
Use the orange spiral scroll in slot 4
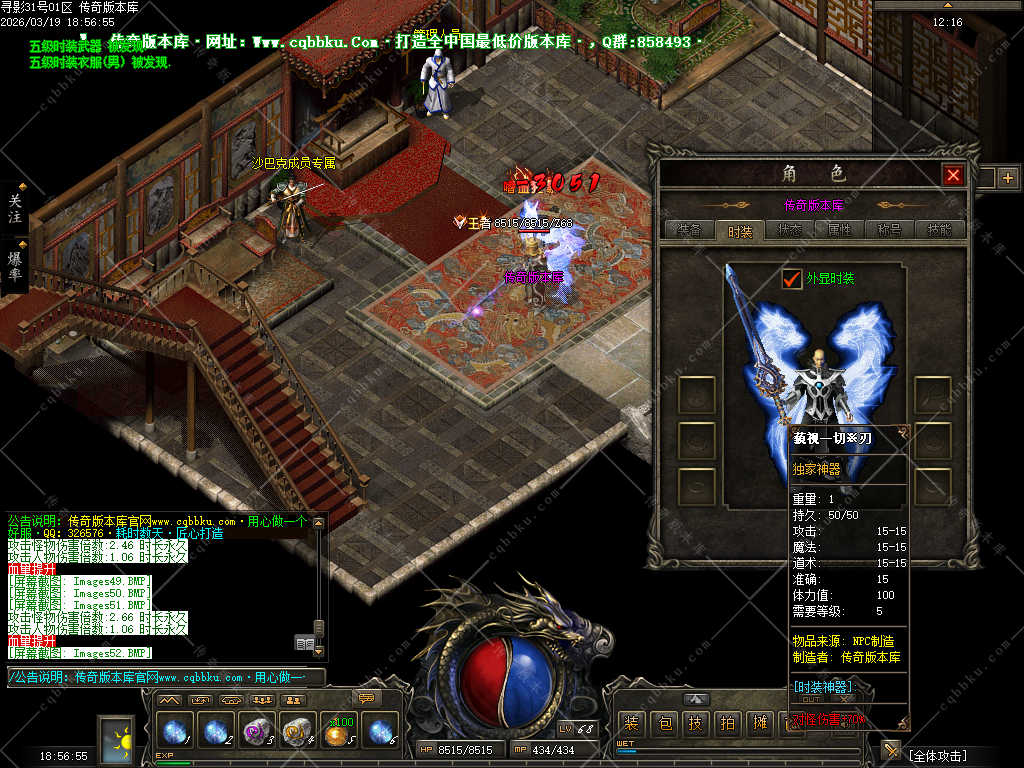(298, 731)
